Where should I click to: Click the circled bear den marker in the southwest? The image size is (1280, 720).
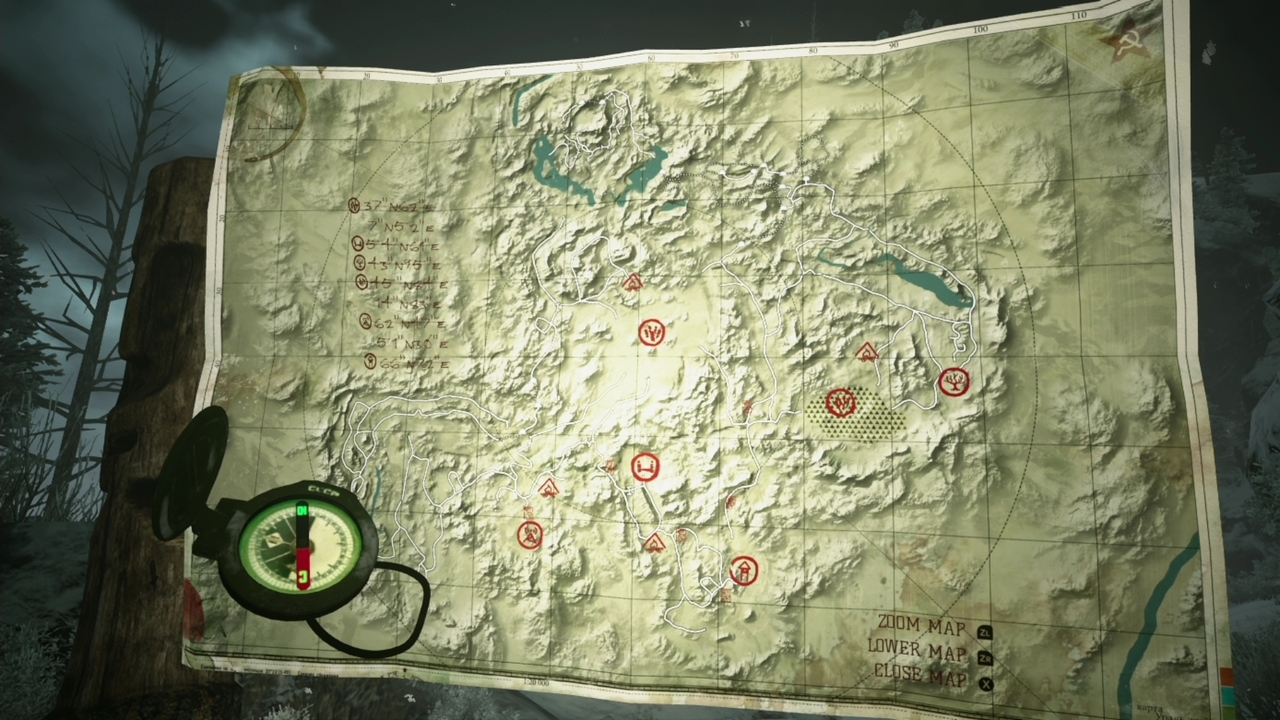531,536
